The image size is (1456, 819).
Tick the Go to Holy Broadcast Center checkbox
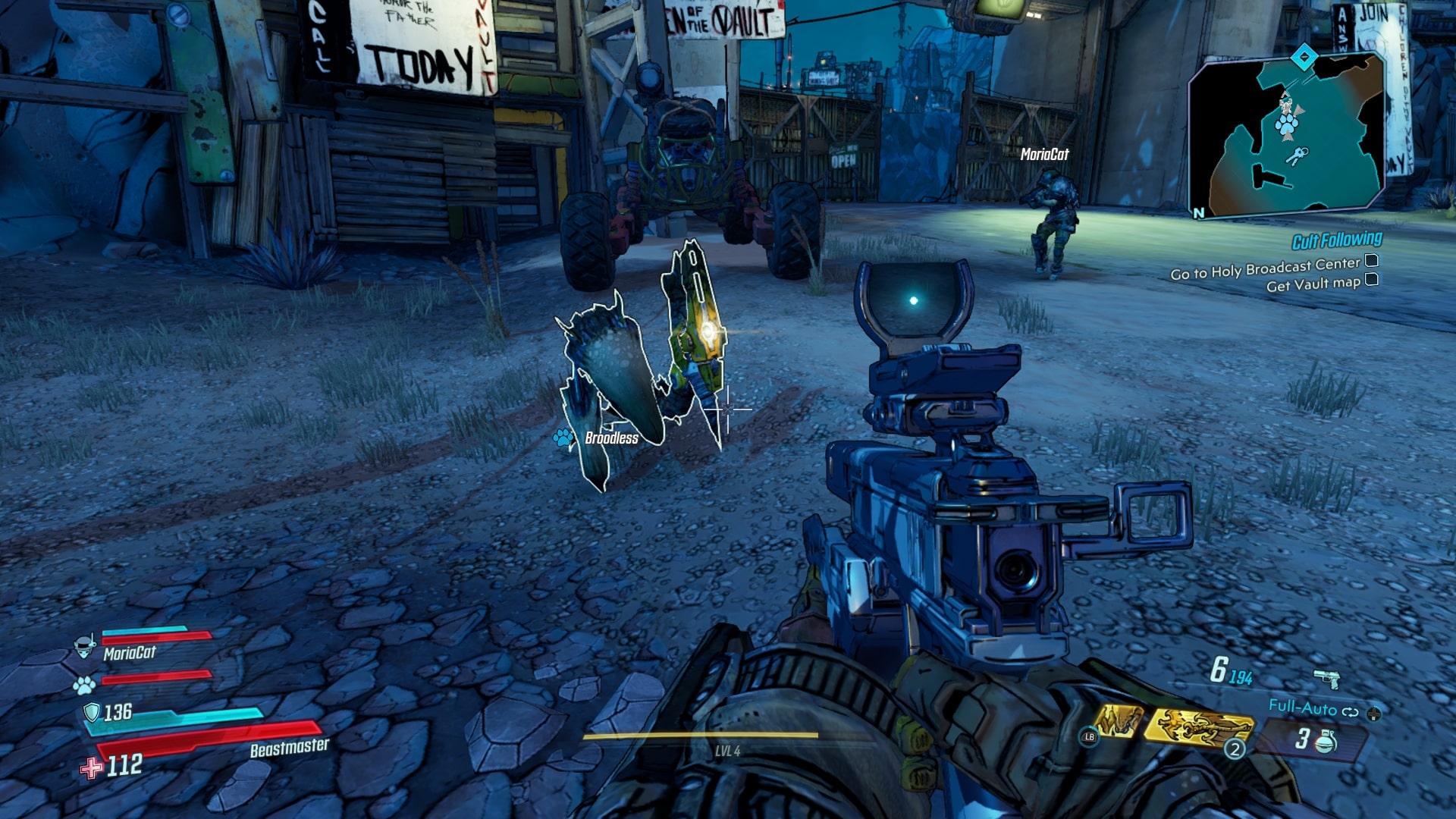[1371, 261]
